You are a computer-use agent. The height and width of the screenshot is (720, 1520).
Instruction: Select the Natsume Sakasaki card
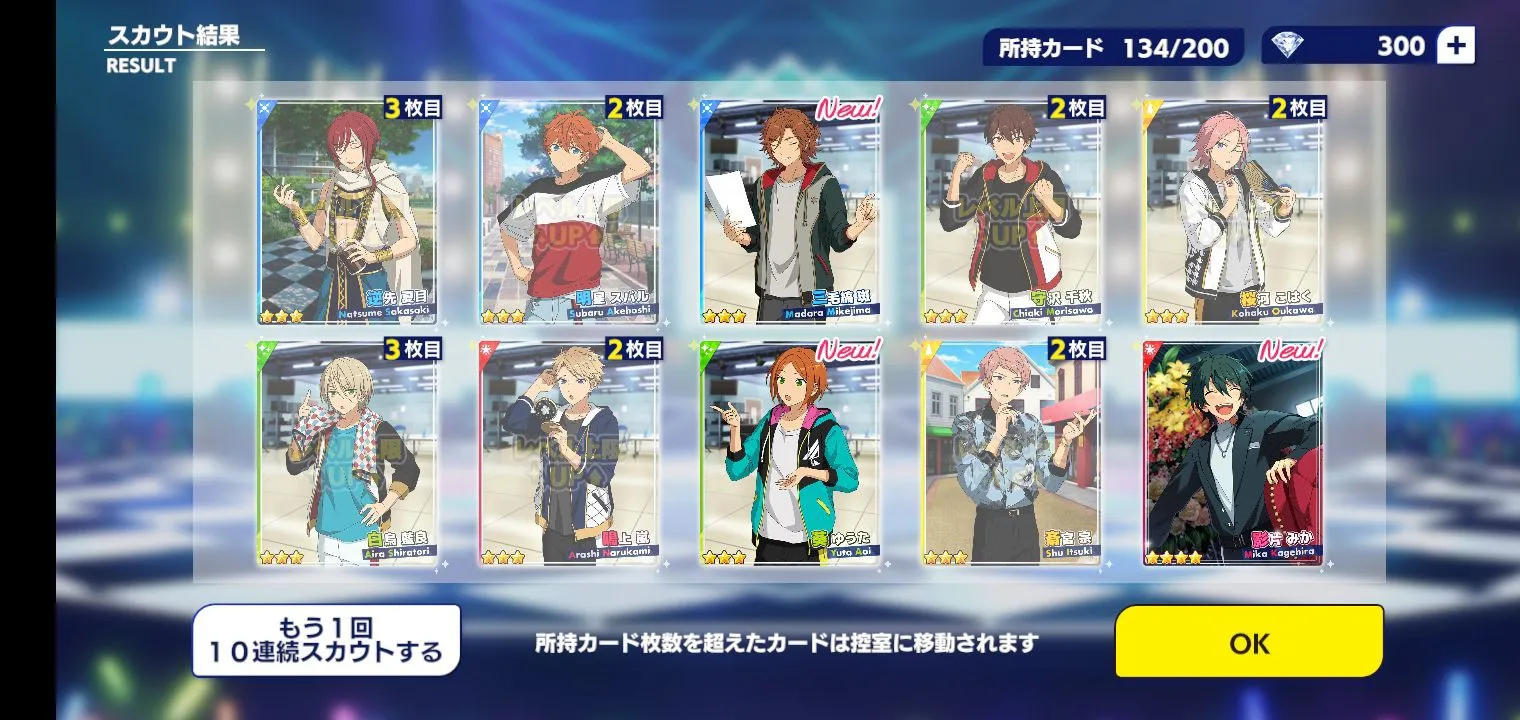(348, 212)
